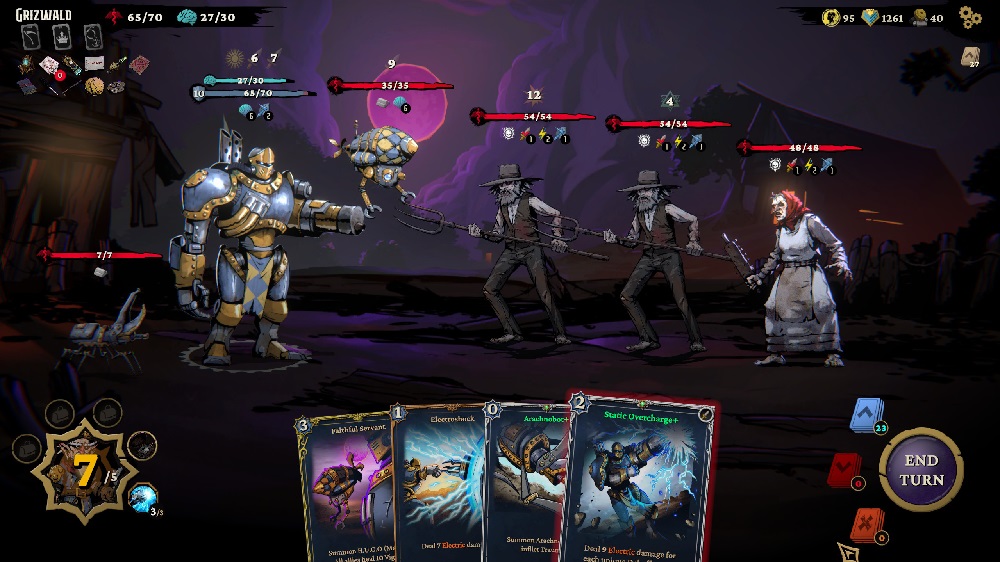Check the gold coin currency icon

[x=830, y=17]
